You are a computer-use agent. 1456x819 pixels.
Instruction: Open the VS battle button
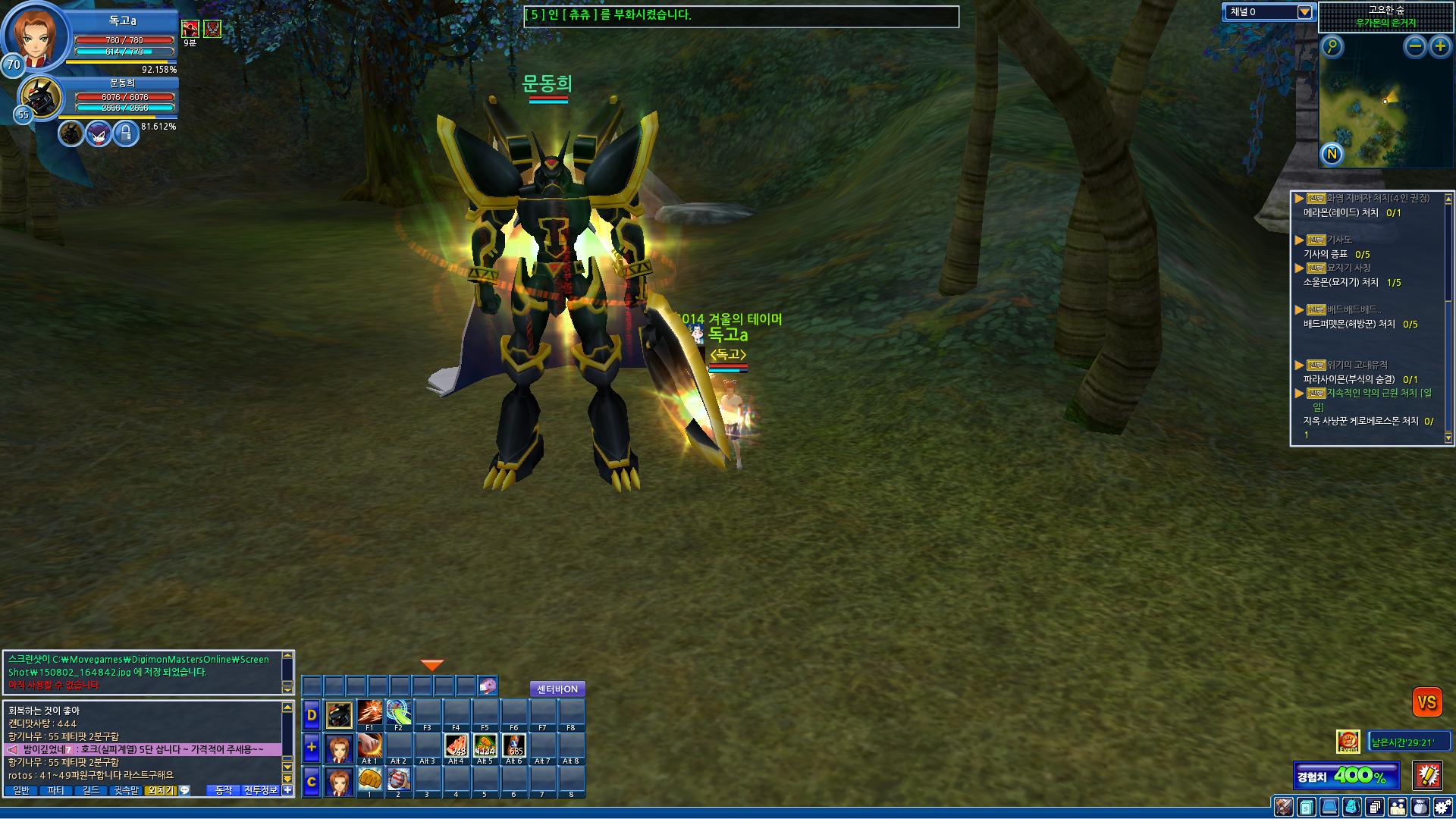[1426, 702]
